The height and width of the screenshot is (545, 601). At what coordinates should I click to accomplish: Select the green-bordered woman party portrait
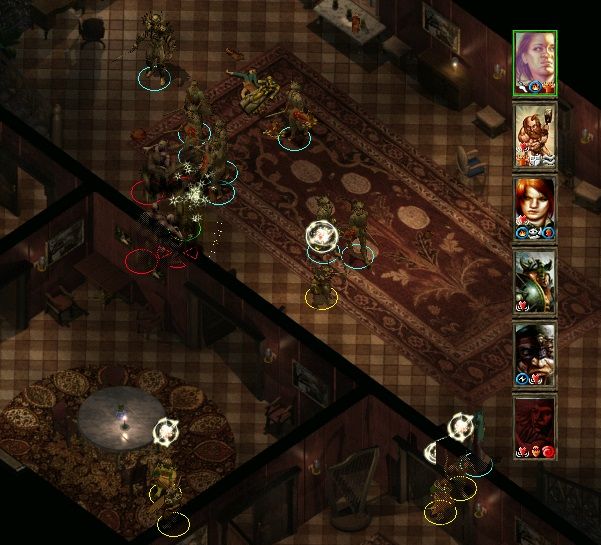535,62
